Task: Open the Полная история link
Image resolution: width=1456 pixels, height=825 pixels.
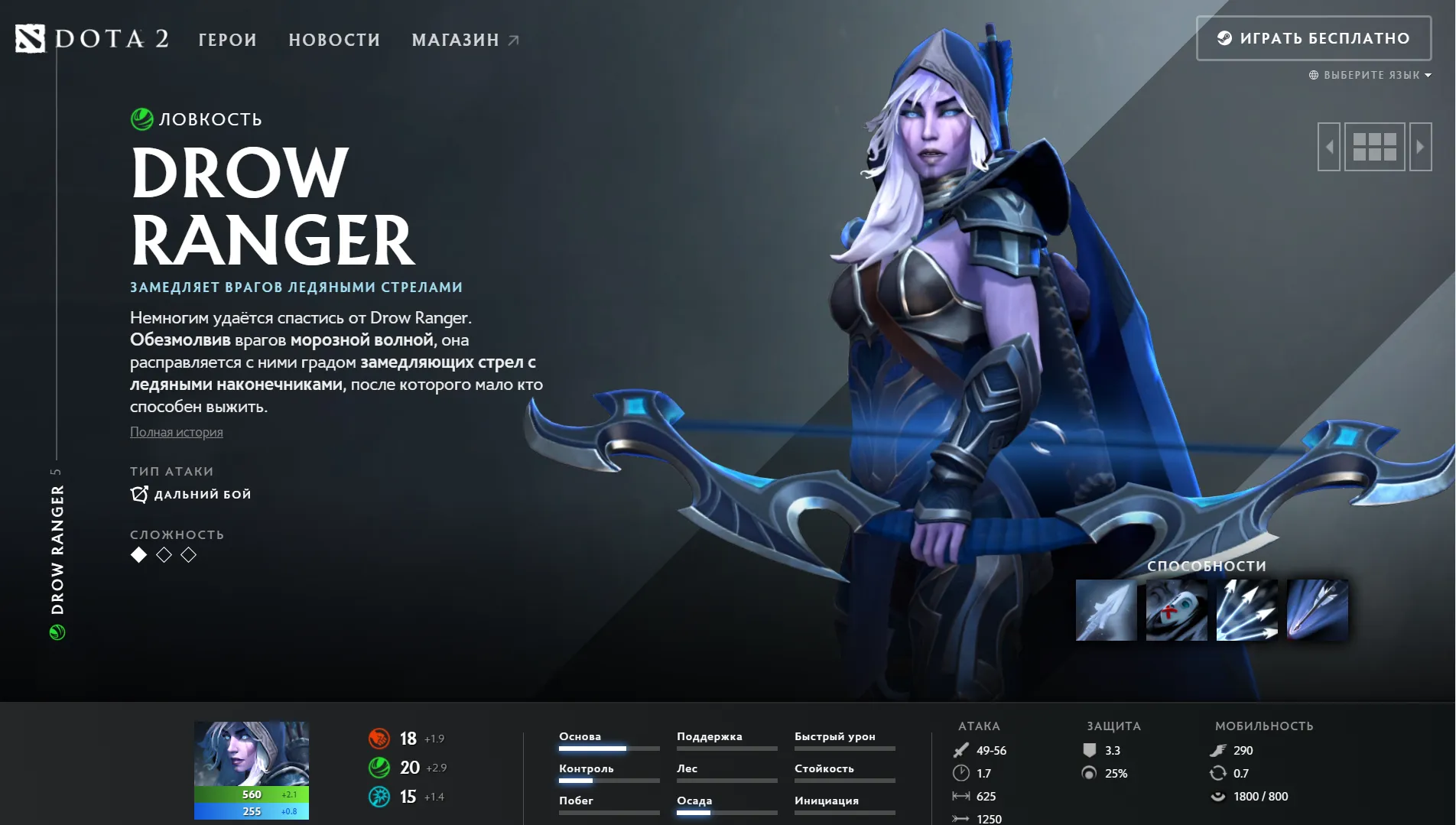Action: point(177,432)
